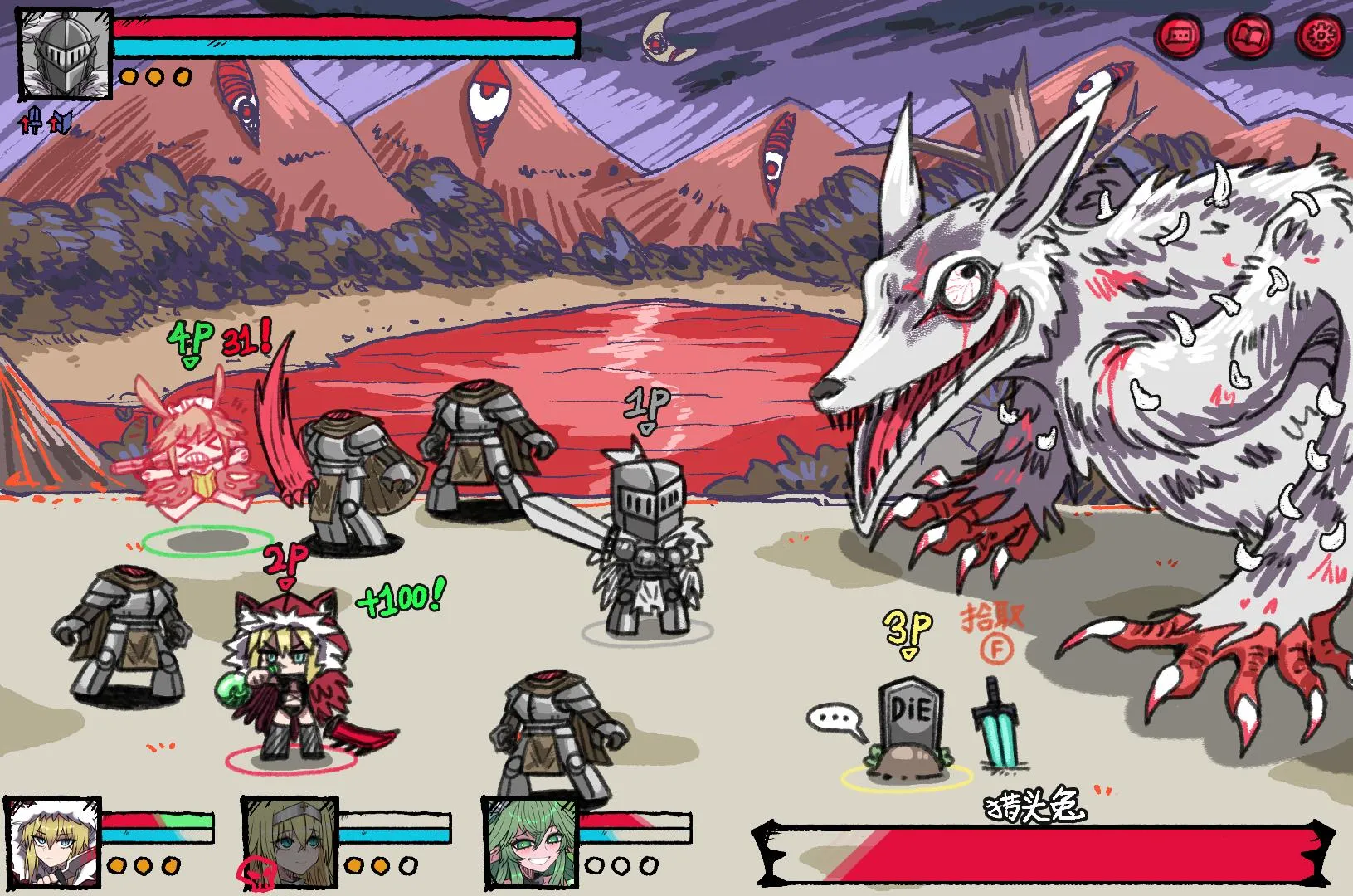Viewport: 1353px width, 896px height.
Task: Click the speech bubble beside the gravestone
Action: 835,719
